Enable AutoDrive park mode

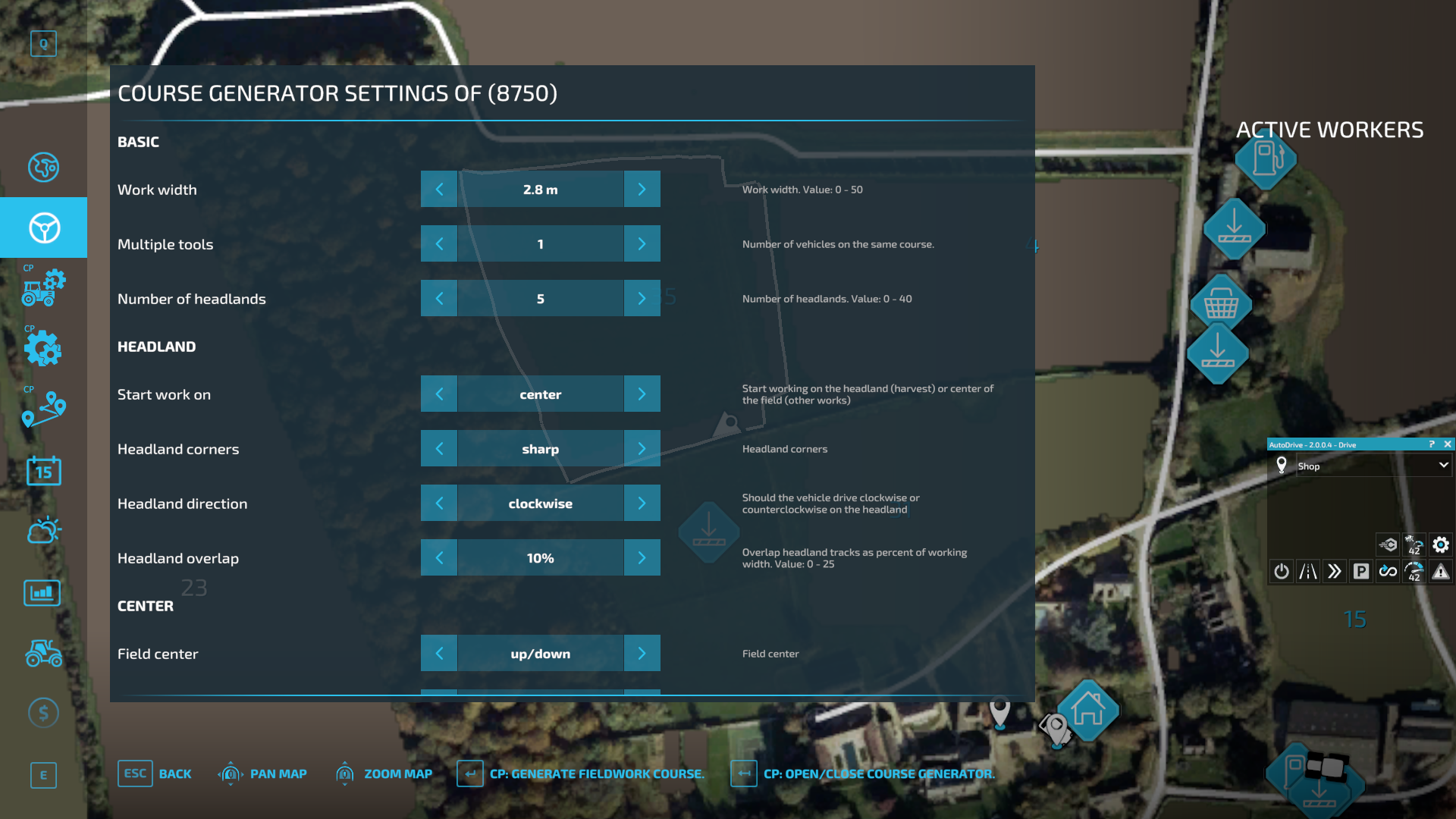(x=1361, y=571)
